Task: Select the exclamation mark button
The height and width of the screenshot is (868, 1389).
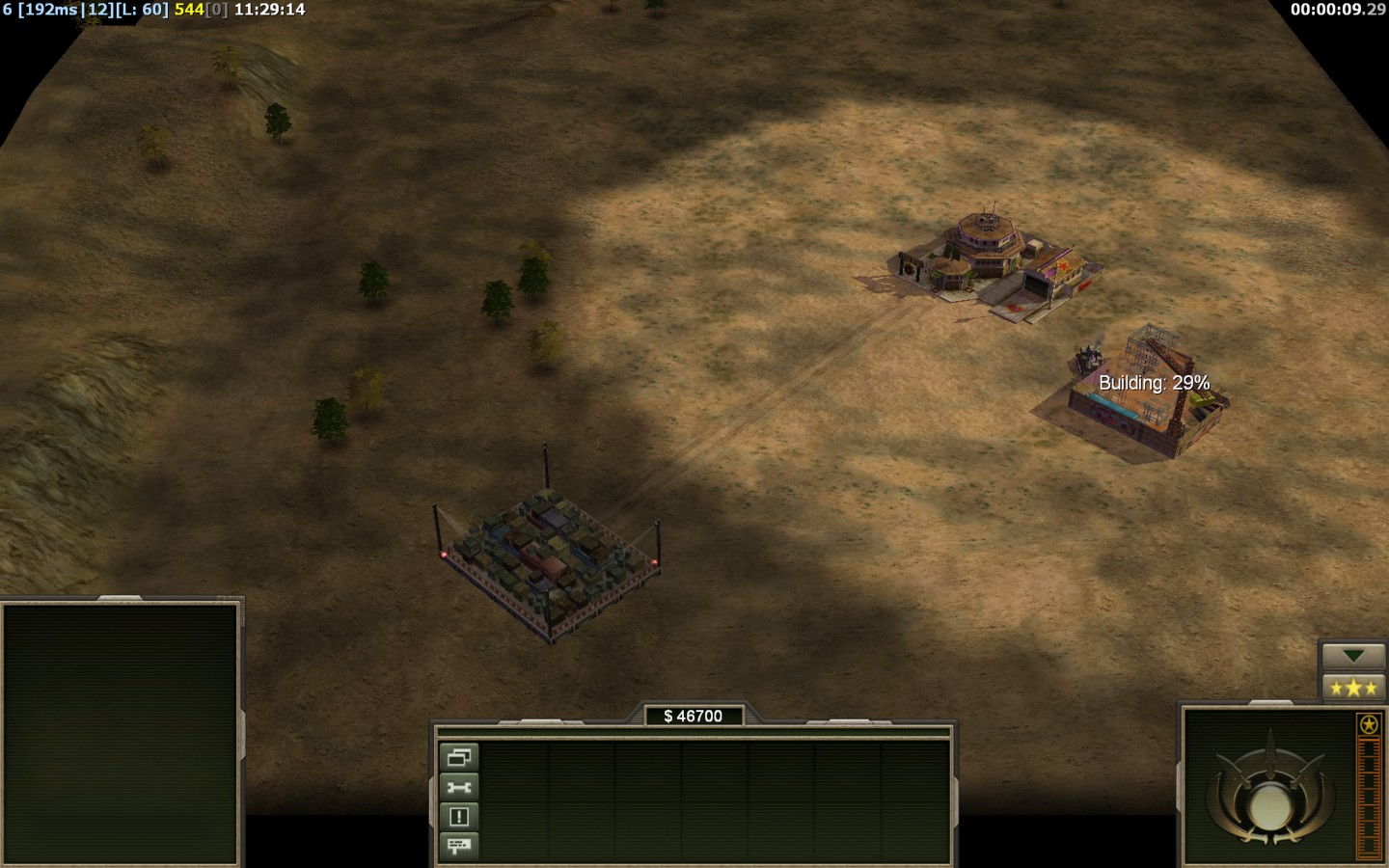Action: 458,817
